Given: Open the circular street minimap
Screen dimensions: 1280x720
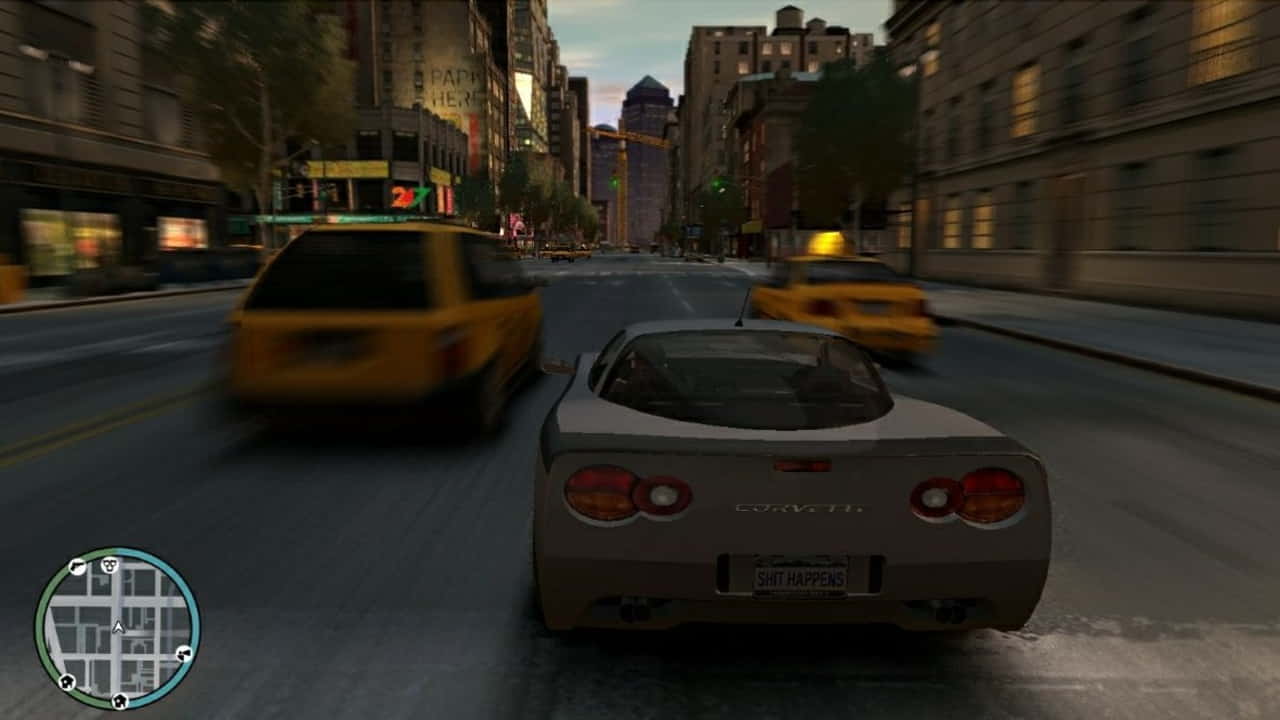Looking at the screenshot, I should coord(118,628).
